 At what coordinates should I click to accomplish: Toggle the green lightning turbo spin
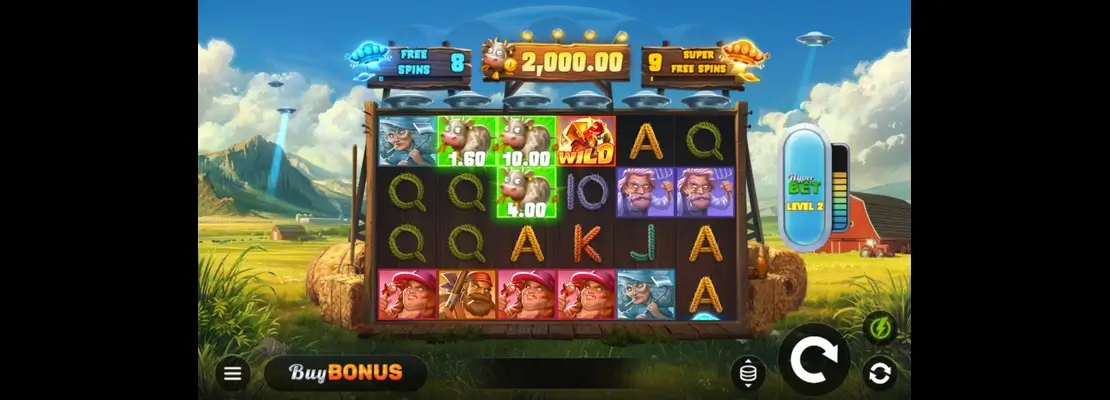(880, 329)
